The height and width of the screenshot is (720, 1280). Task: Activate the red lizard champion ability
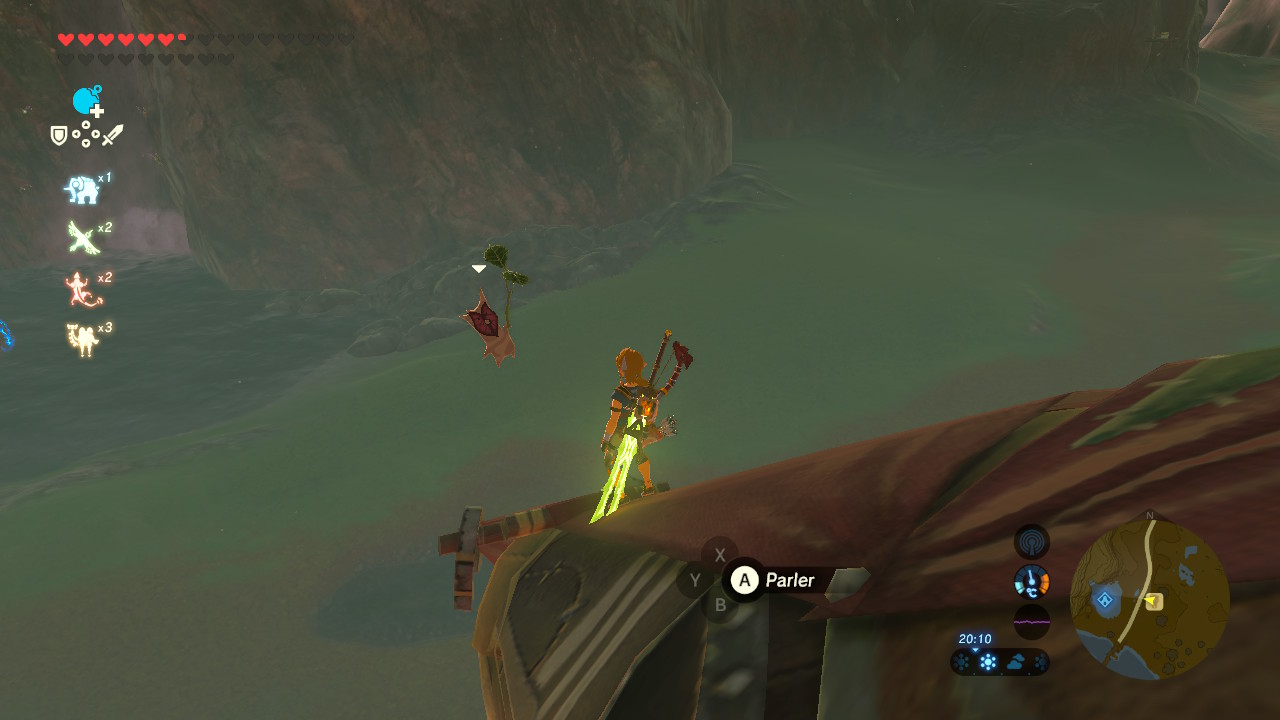[82, 290]
